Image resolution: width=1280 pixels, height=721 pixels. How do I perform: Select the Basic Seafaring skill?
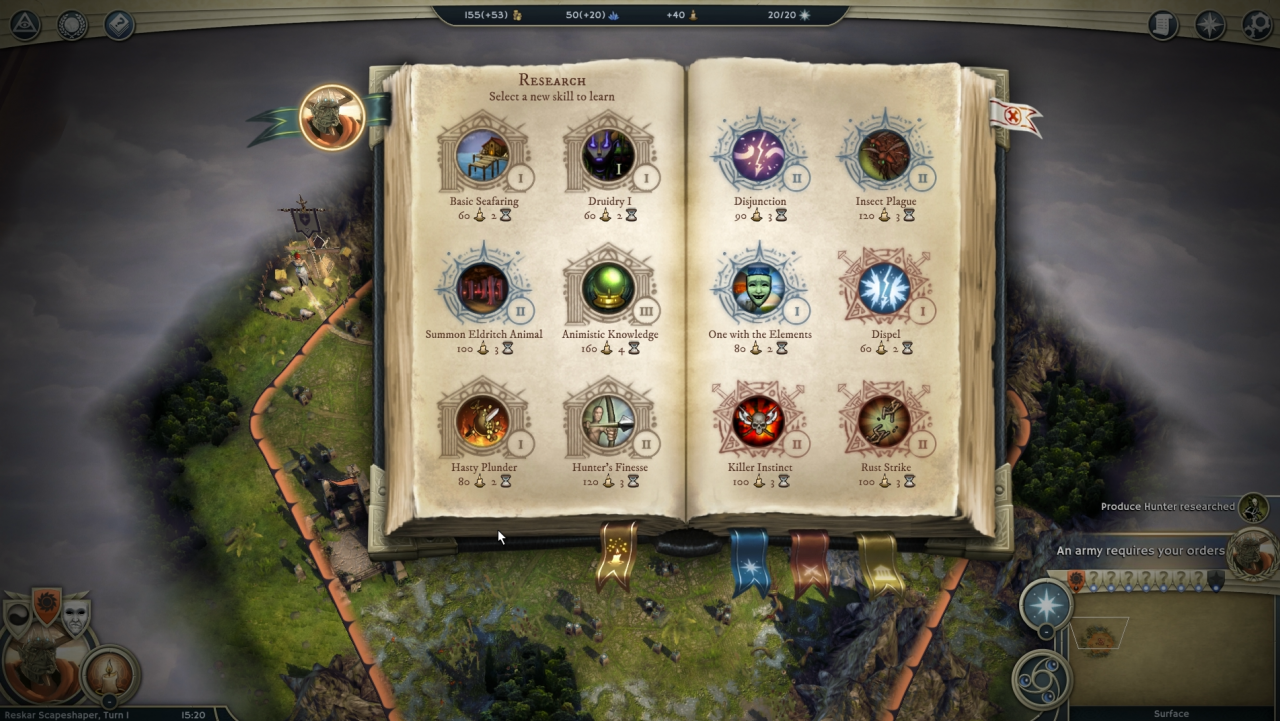[x=483, y=156]
